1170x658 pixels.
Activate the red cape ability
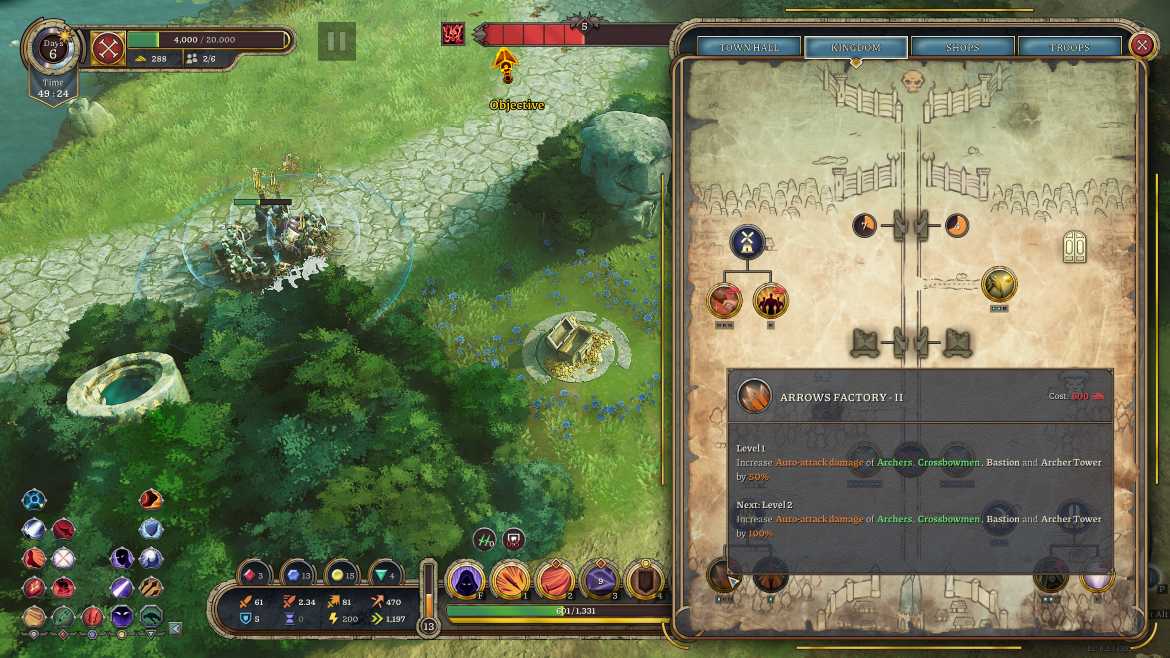[x=555, y=580]
